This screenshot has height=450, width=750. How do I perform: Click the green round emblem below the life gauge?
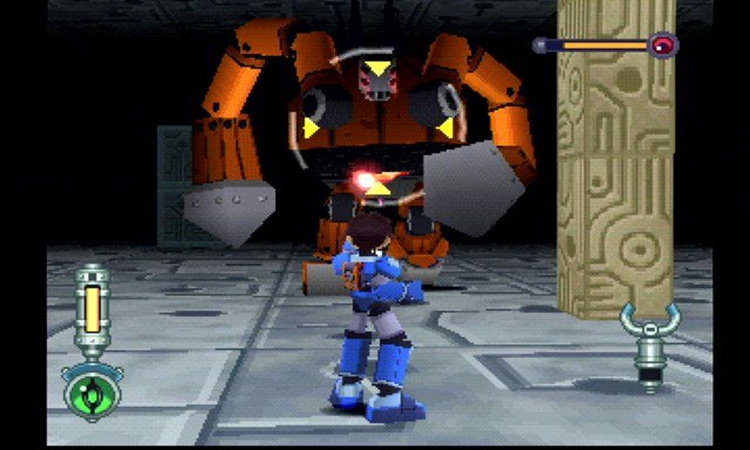(92, 391)
